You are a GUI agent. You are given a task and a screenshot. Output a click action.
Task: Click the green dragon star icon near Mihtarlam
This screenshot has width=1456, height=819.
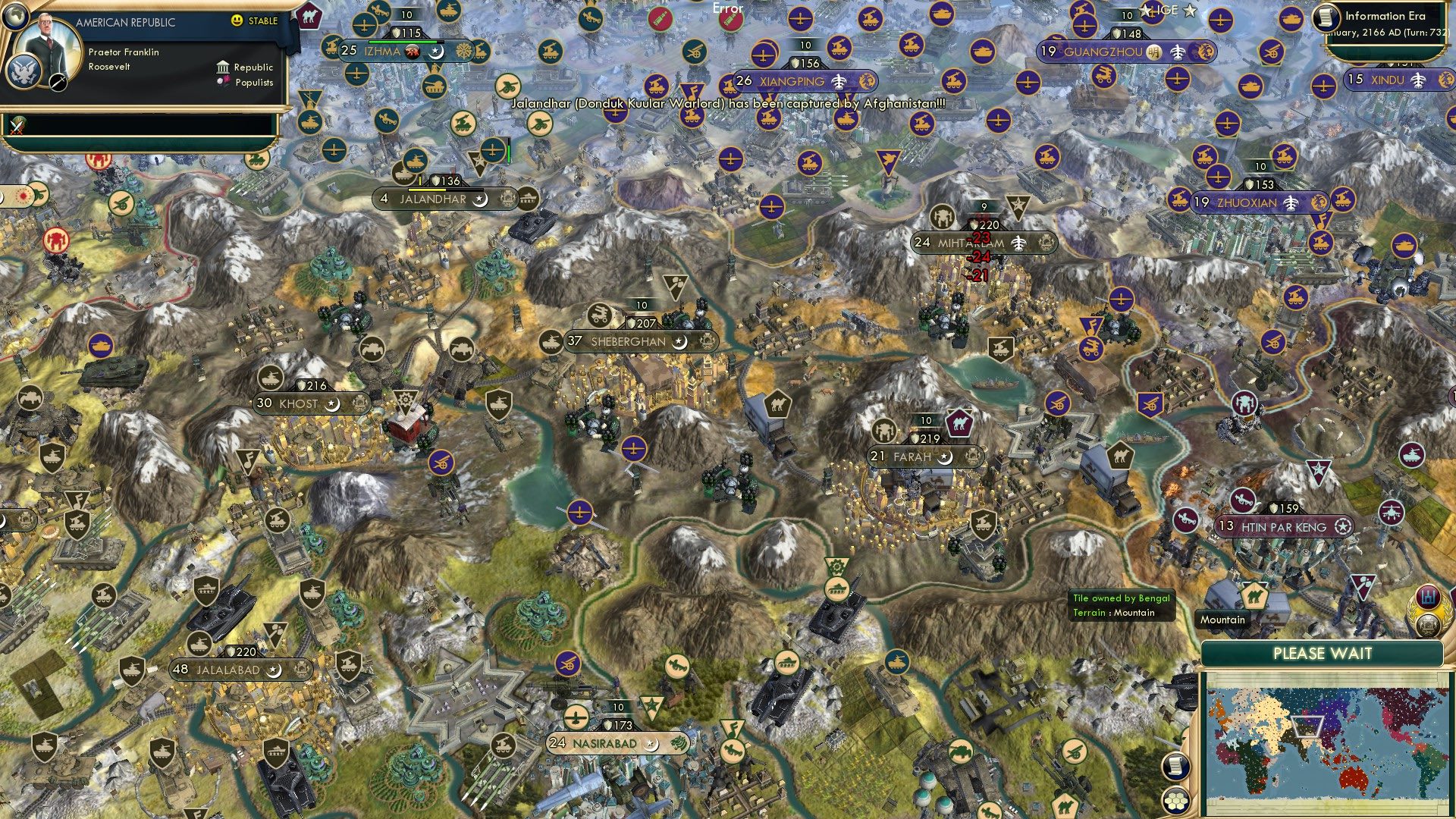pos(1018,206)
